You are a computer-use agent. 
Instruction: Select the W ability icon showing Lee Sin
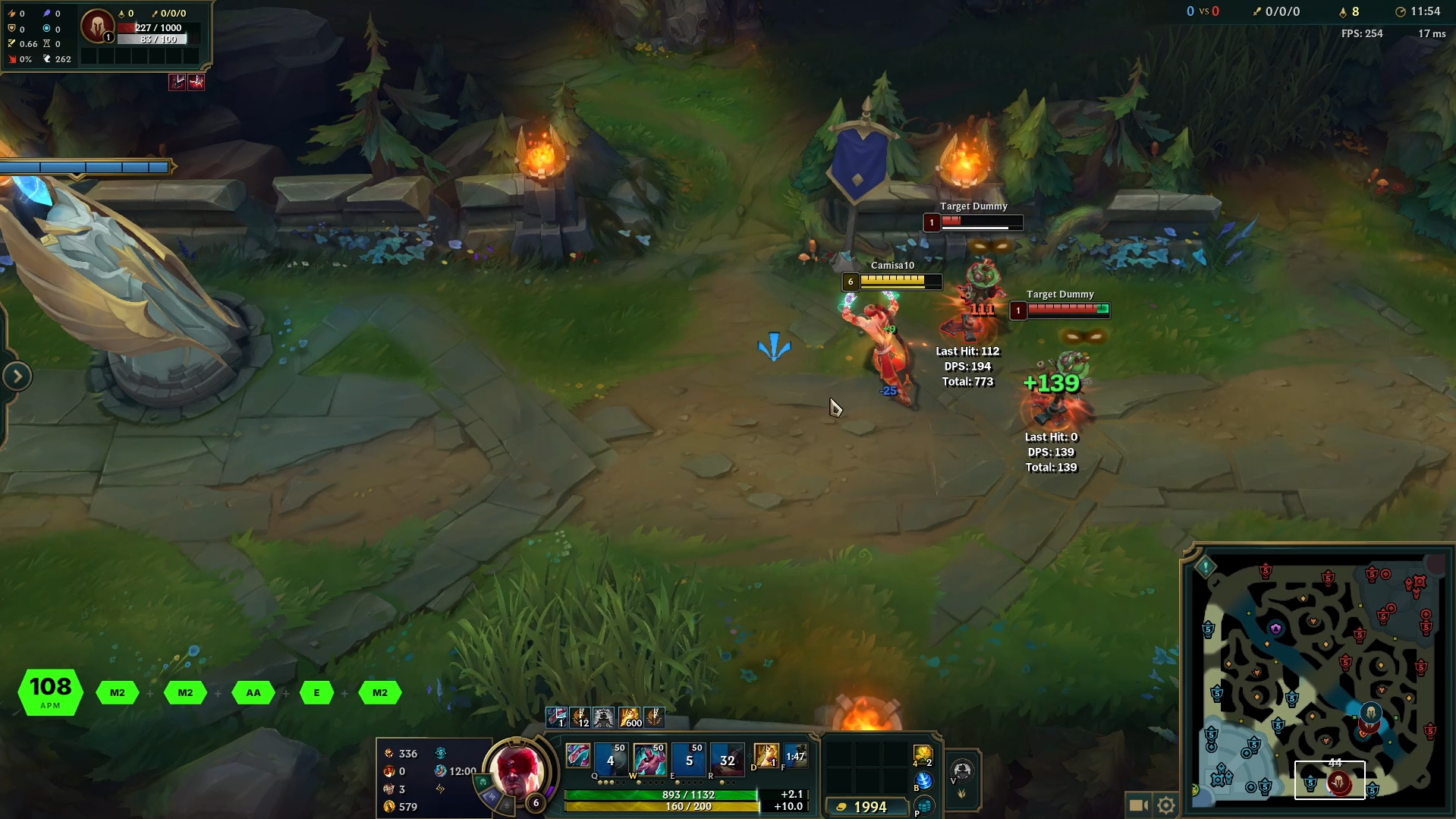point(650,759)
